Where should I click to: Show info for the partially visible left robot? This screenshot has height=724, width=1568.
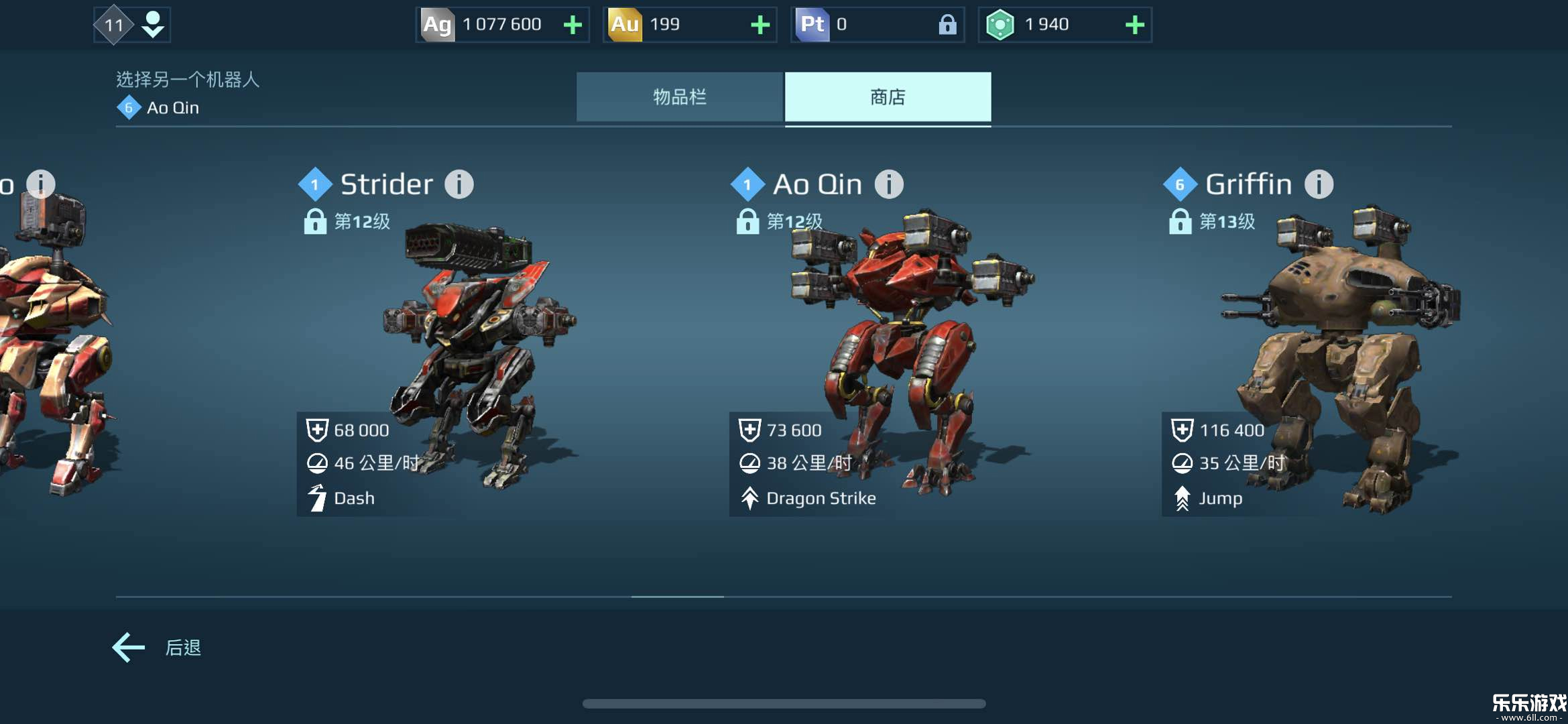41,183
